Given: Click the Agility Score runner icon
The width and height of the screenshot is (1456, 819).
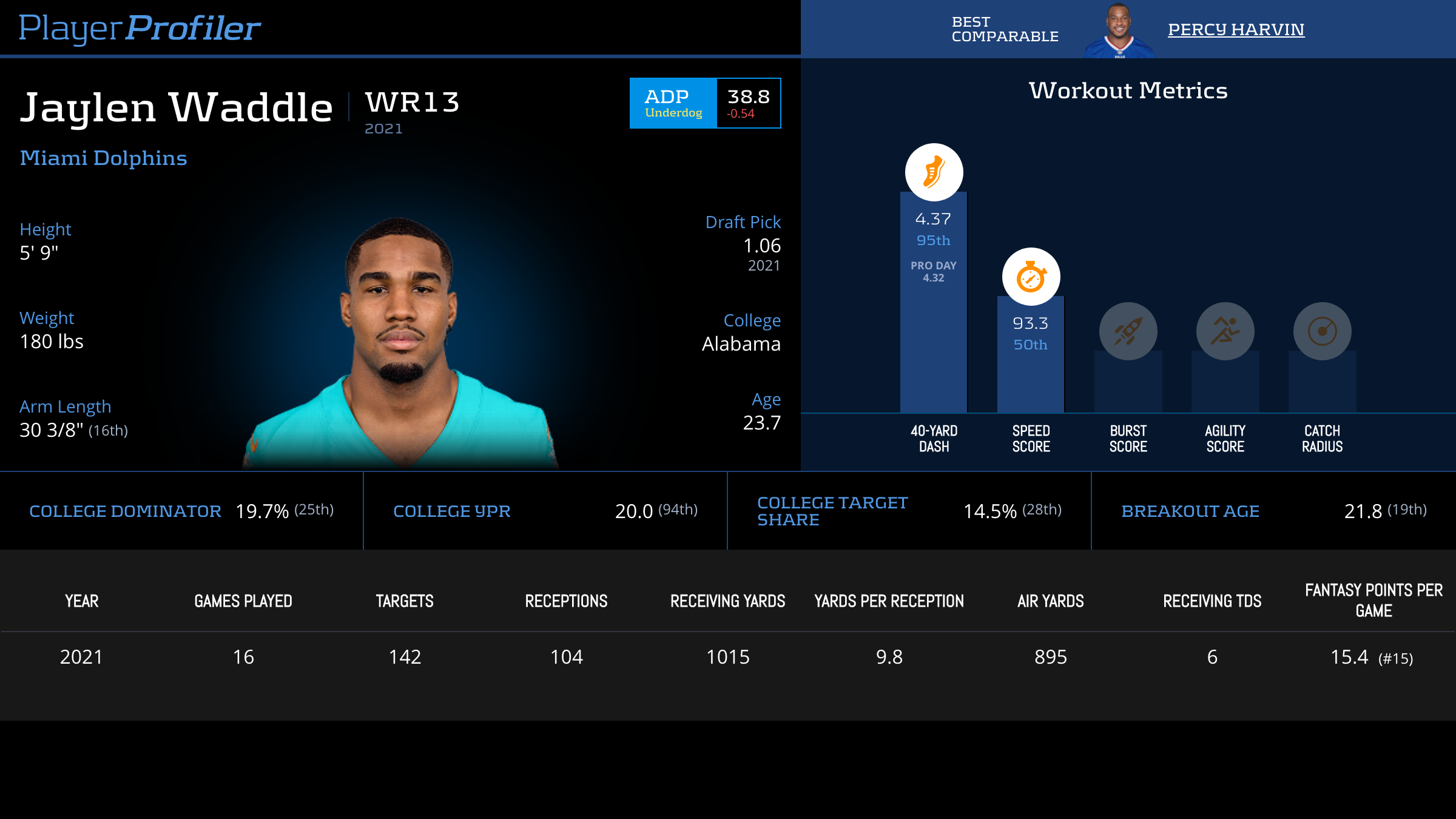Looking at the screenshot, I should [1225, 331].
